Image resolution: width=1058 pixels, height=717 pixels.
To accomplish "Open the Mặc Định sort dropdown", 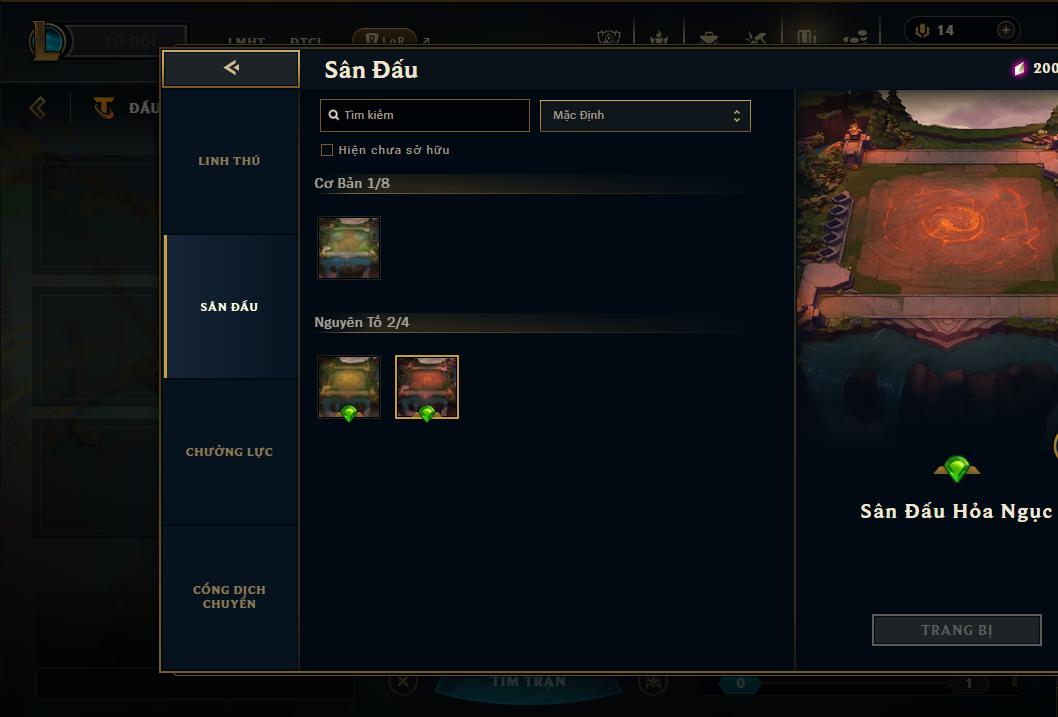I will point(645,115).
